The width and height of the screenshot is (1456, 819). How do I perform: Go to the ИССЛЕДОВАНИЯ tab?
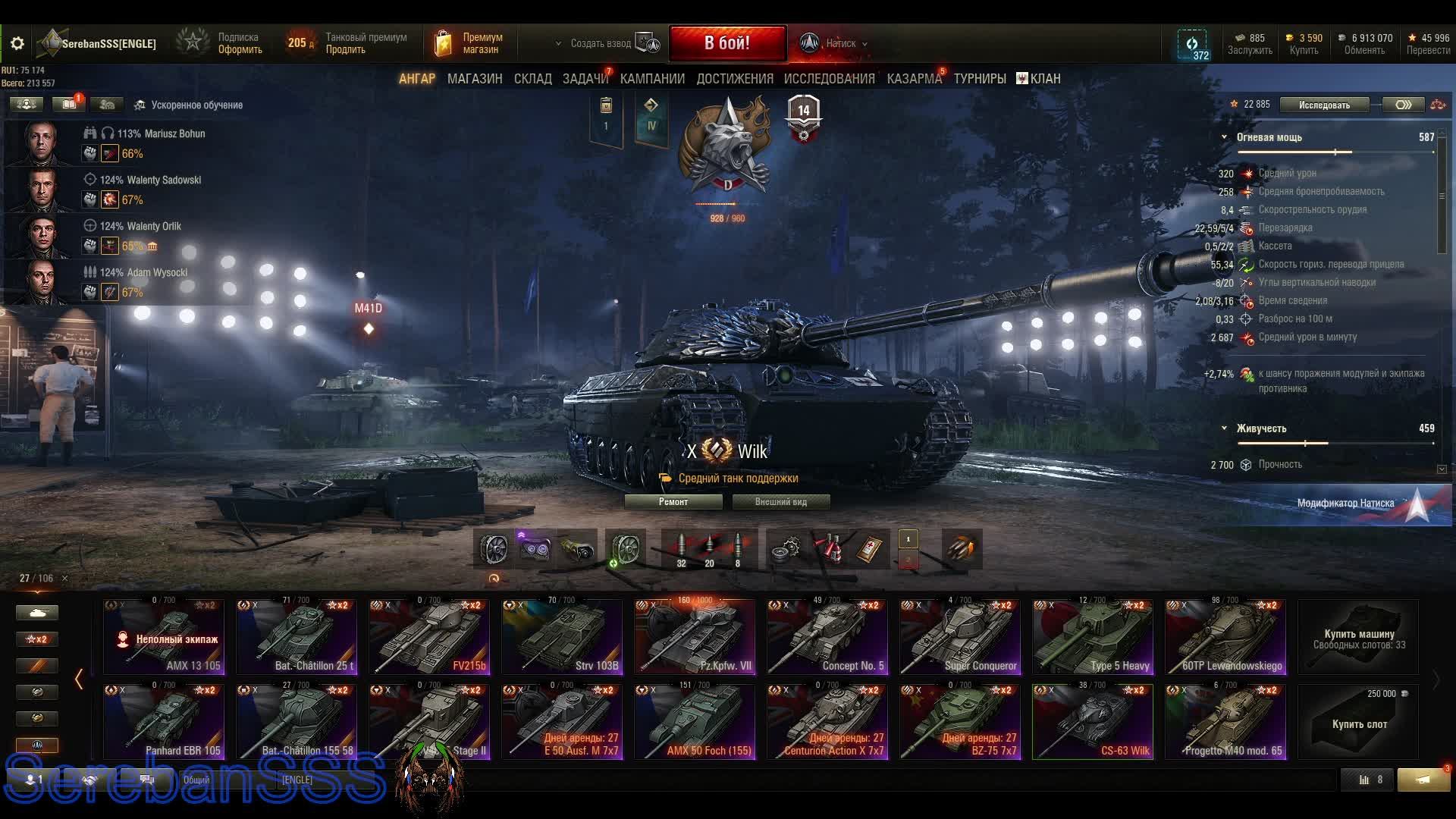829,79
